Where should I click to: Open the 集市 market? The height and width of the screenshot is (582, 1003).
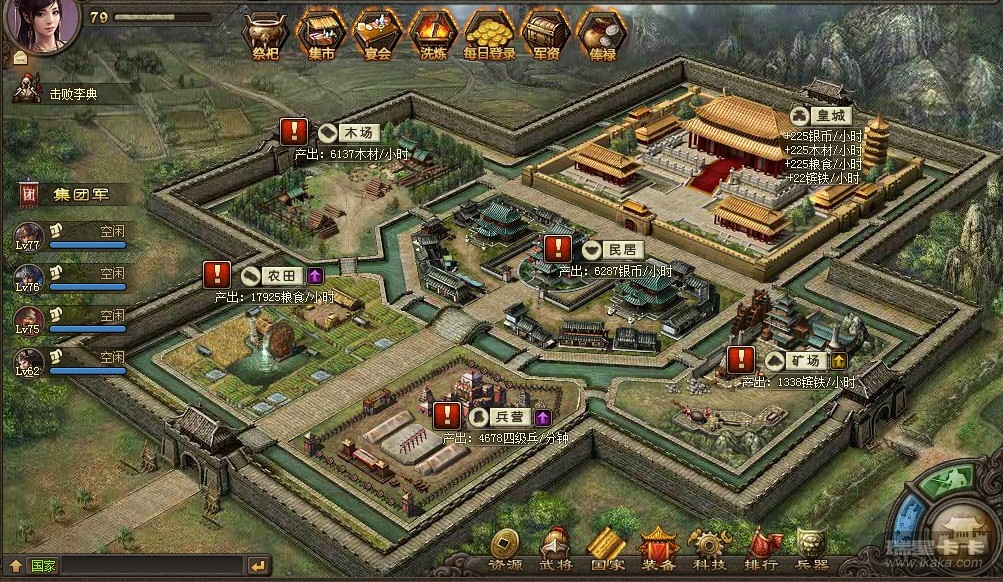[321, 34]
